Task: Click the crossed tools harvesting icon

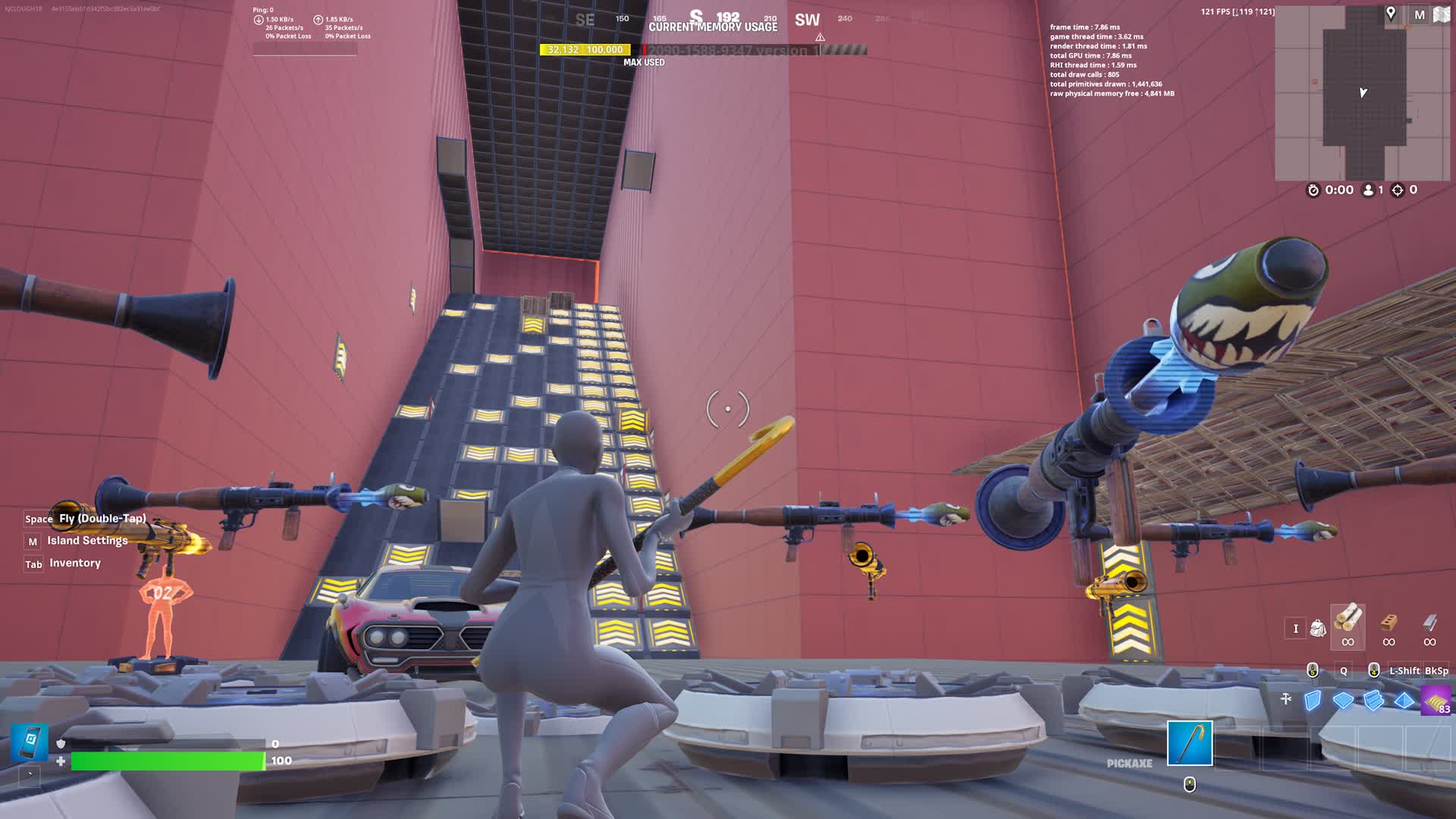Action: tap(1286, 698)
